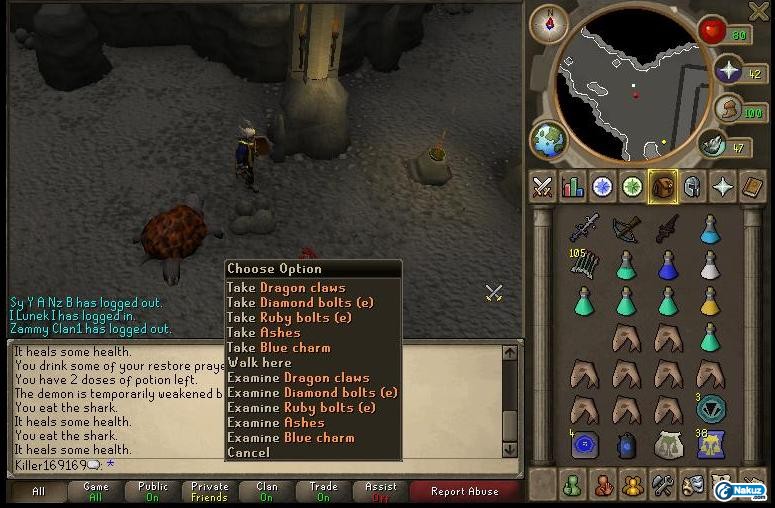Viewport: 775px width, 508px height.
Task: Select Examine Blue charm entry
Action: (290, 438)
